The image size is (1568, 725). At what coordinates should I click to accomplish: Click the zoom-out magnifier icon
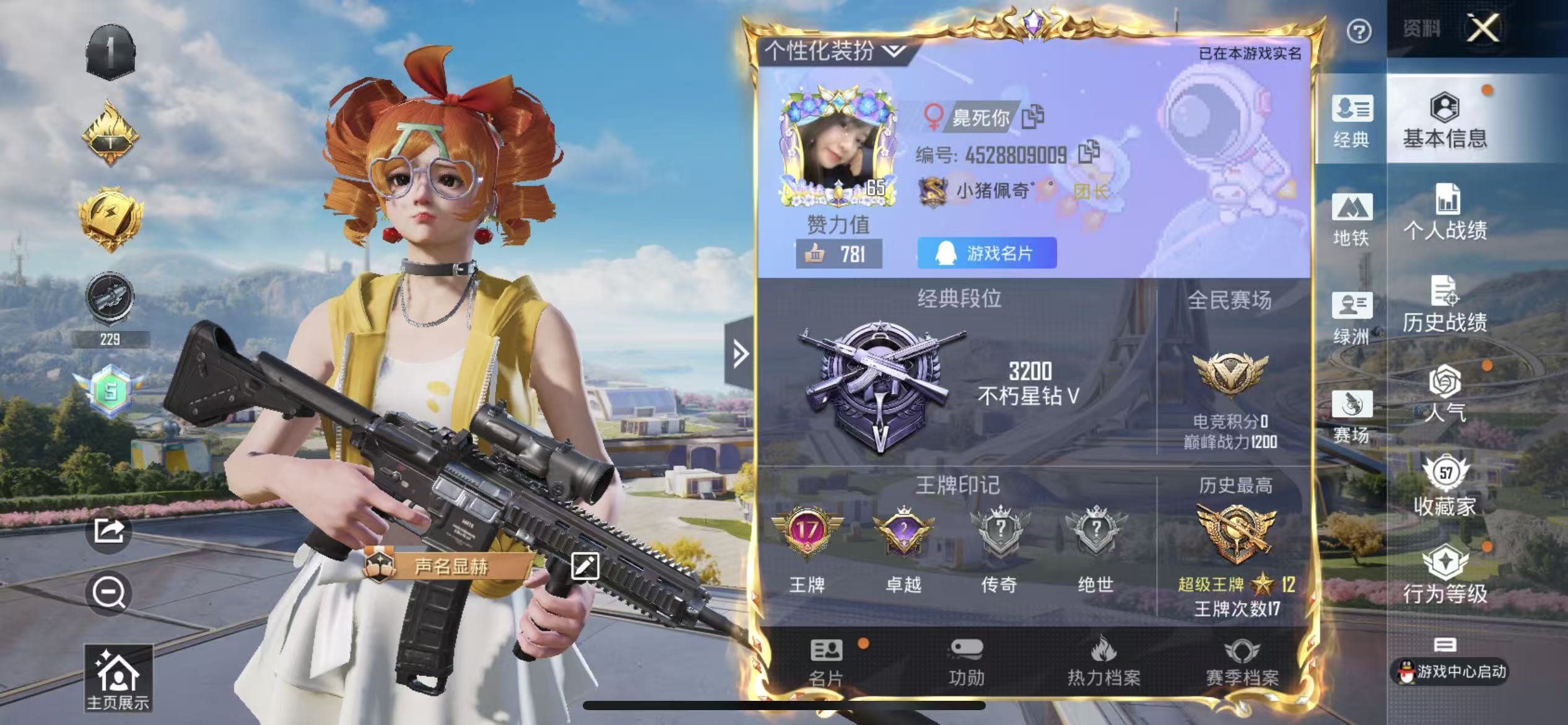tap(109, 593)
